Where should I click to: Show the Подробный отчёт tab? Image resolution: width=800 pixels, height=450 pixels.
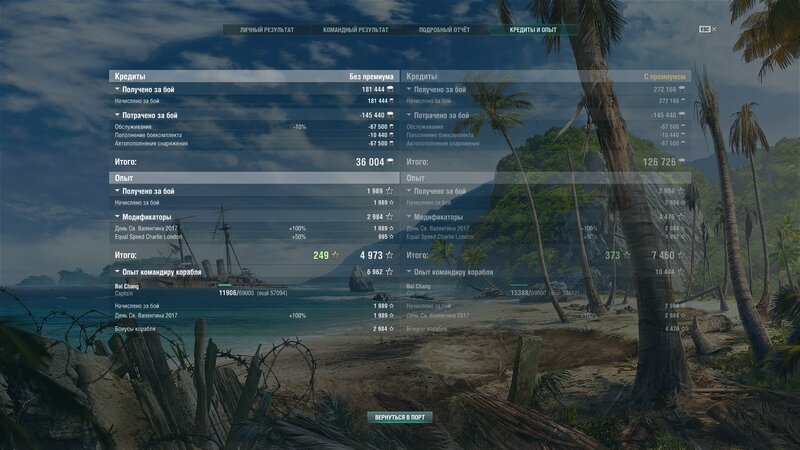pyautogui.click(x=444, y=30)
